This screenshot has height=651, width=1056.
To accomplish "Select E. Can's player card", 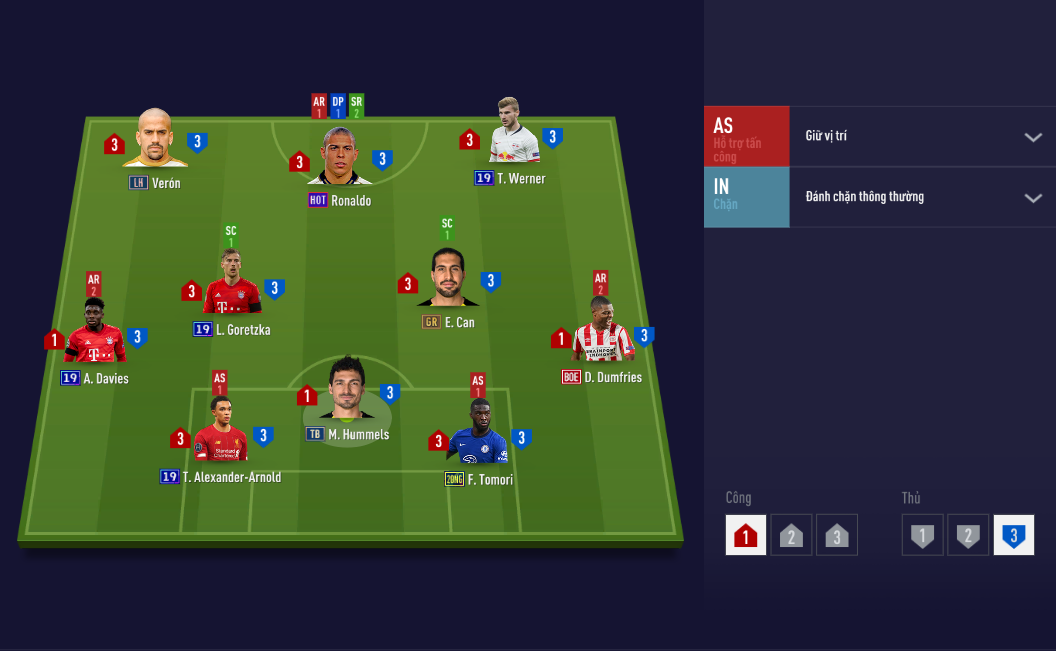I will click(x=447, y=280).
